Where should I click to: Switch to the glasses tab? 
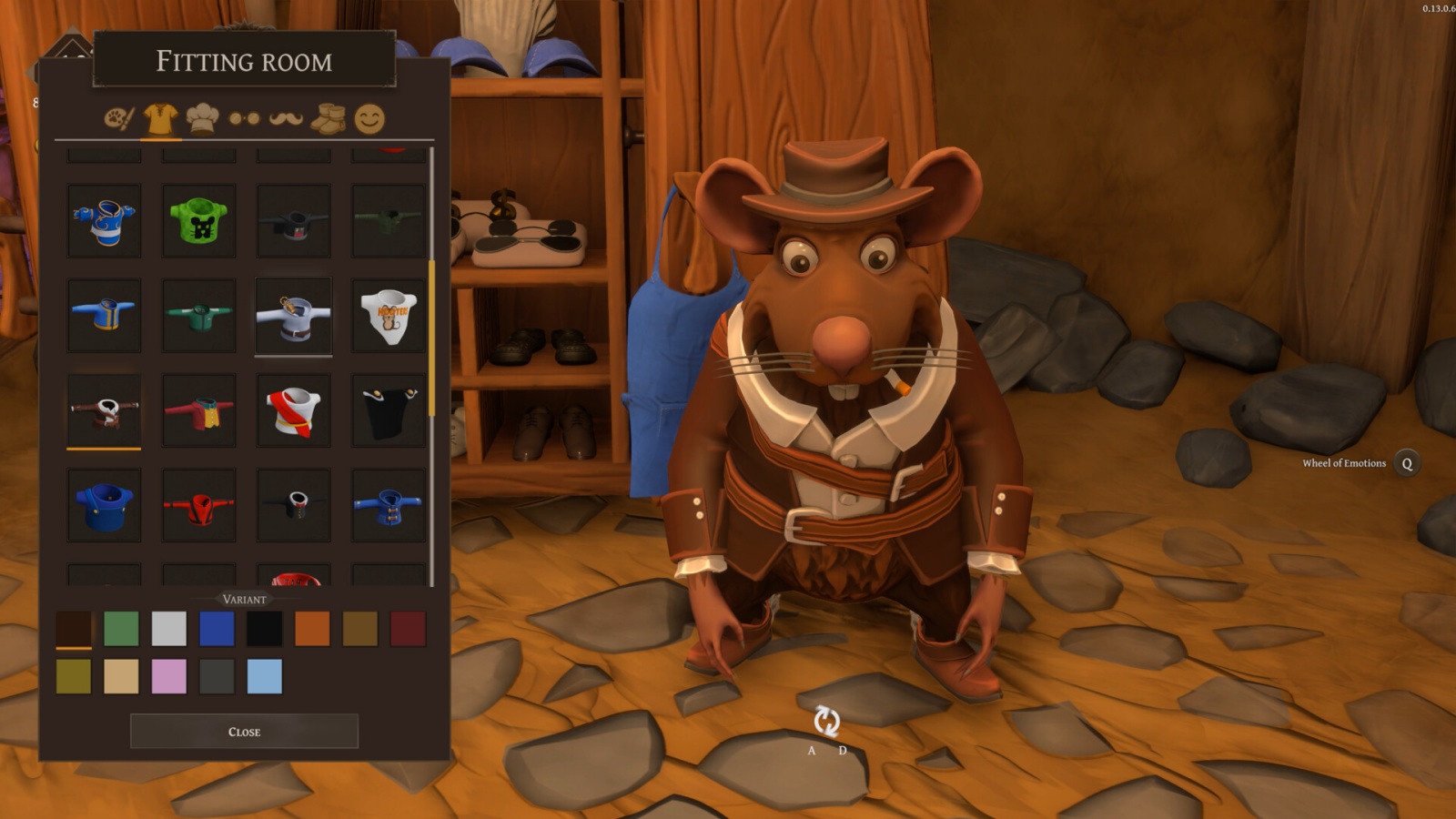(244, 118)
